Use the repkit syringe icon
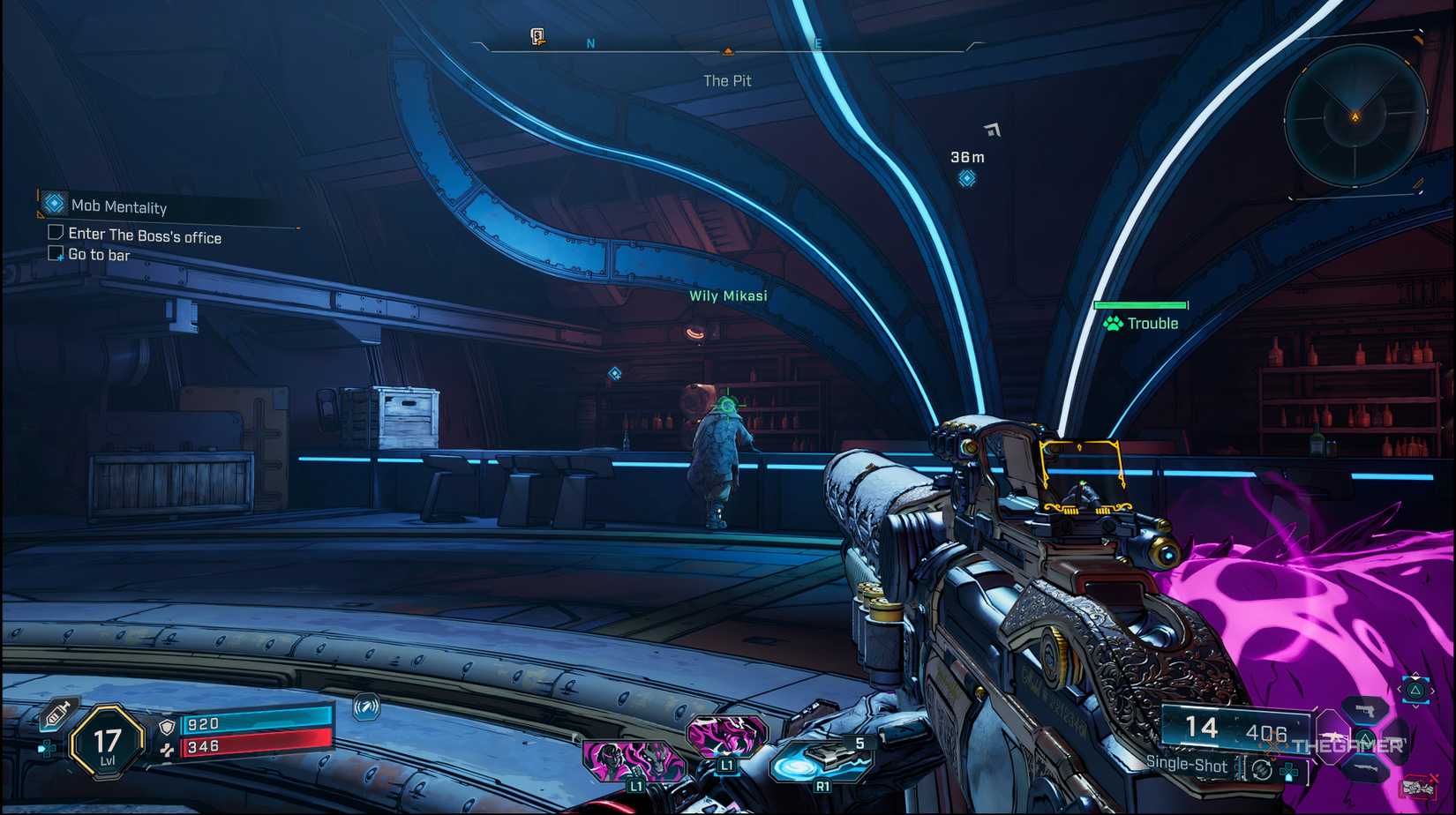This screenshot has height=815, width=1456. point(56,714)
